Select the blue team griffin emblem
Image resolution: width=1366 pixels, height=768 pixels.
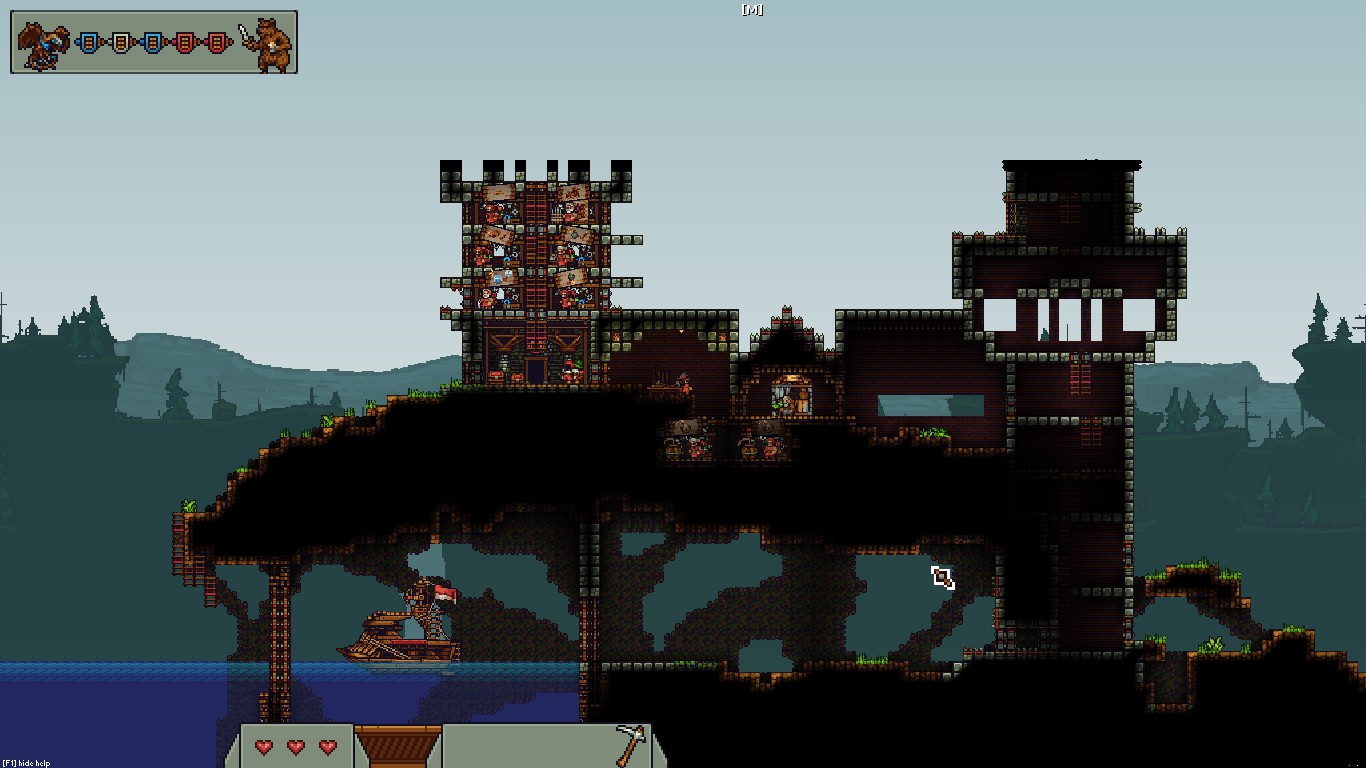(42, 44)
